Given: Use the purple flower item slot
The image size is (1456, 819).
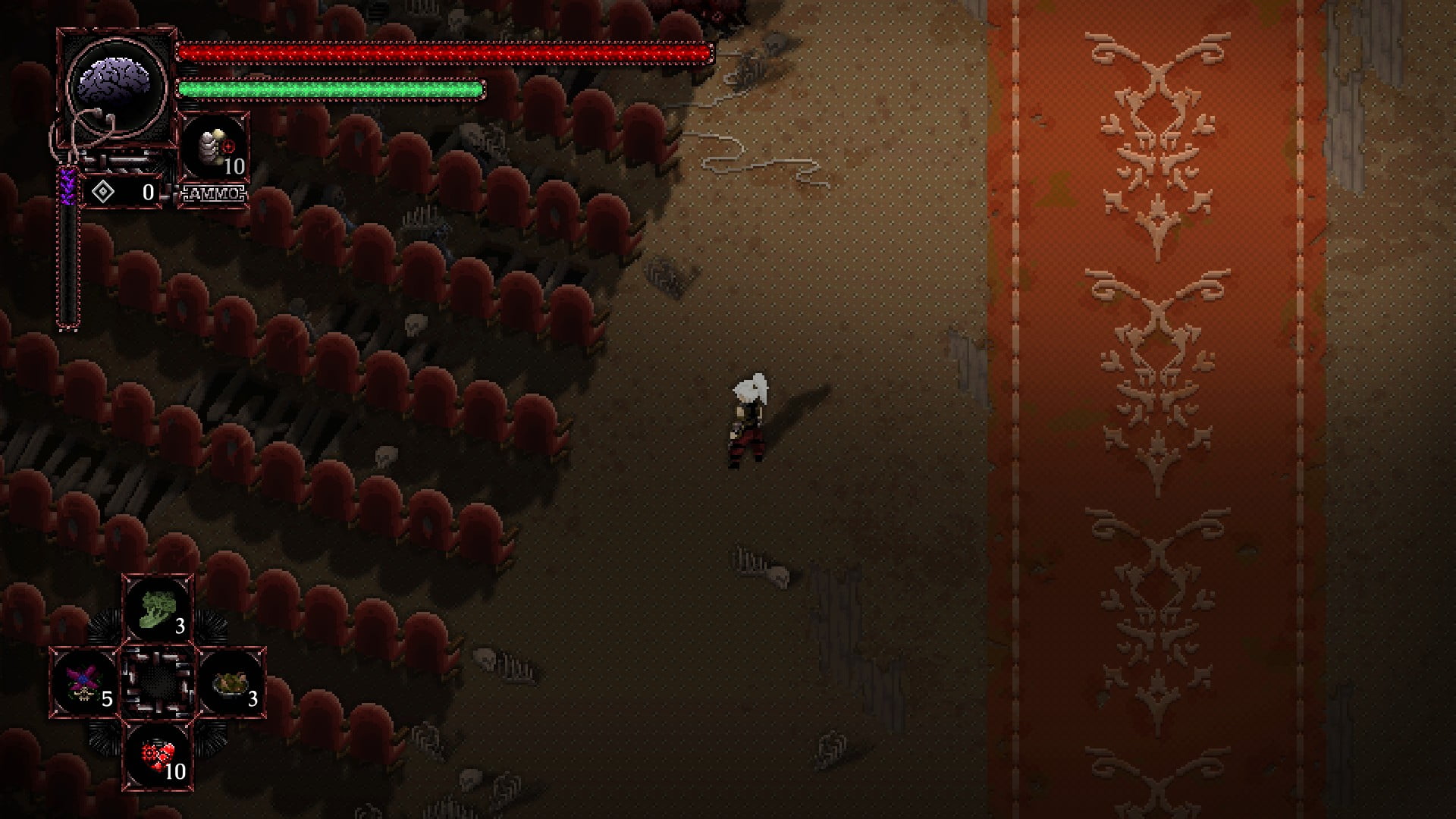Looking at the screenshot, I should (83, 682).
